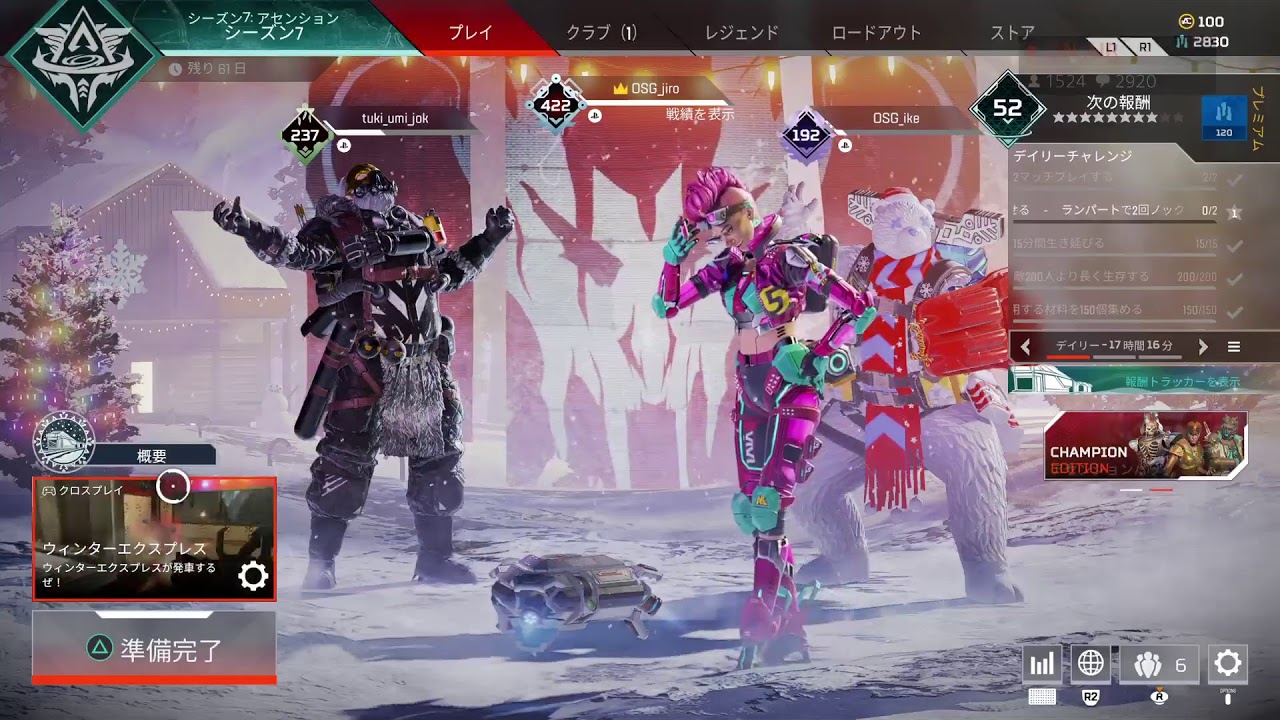This screenshot has height=720, width=1280.
Task: Click the star on the ランパート challenge
Action: click(x=1234, y=213)
